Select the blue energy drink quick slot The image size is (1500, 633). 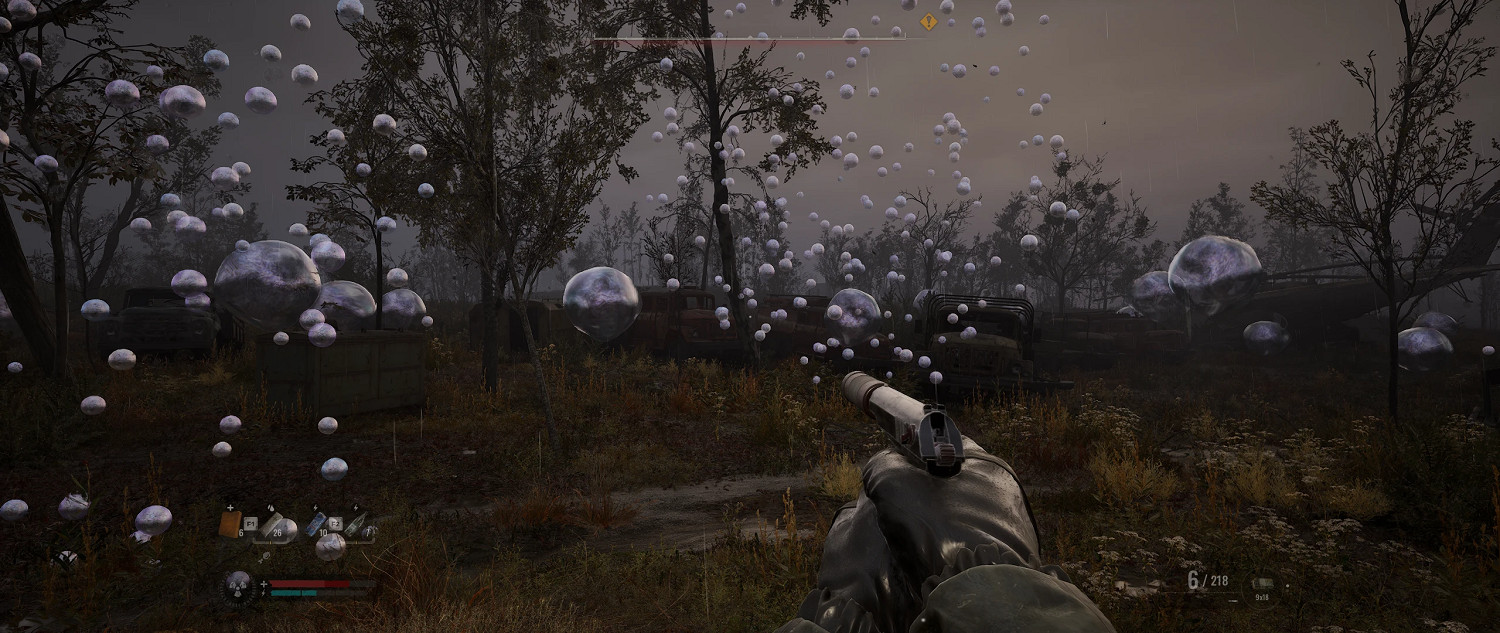point(315,523)
